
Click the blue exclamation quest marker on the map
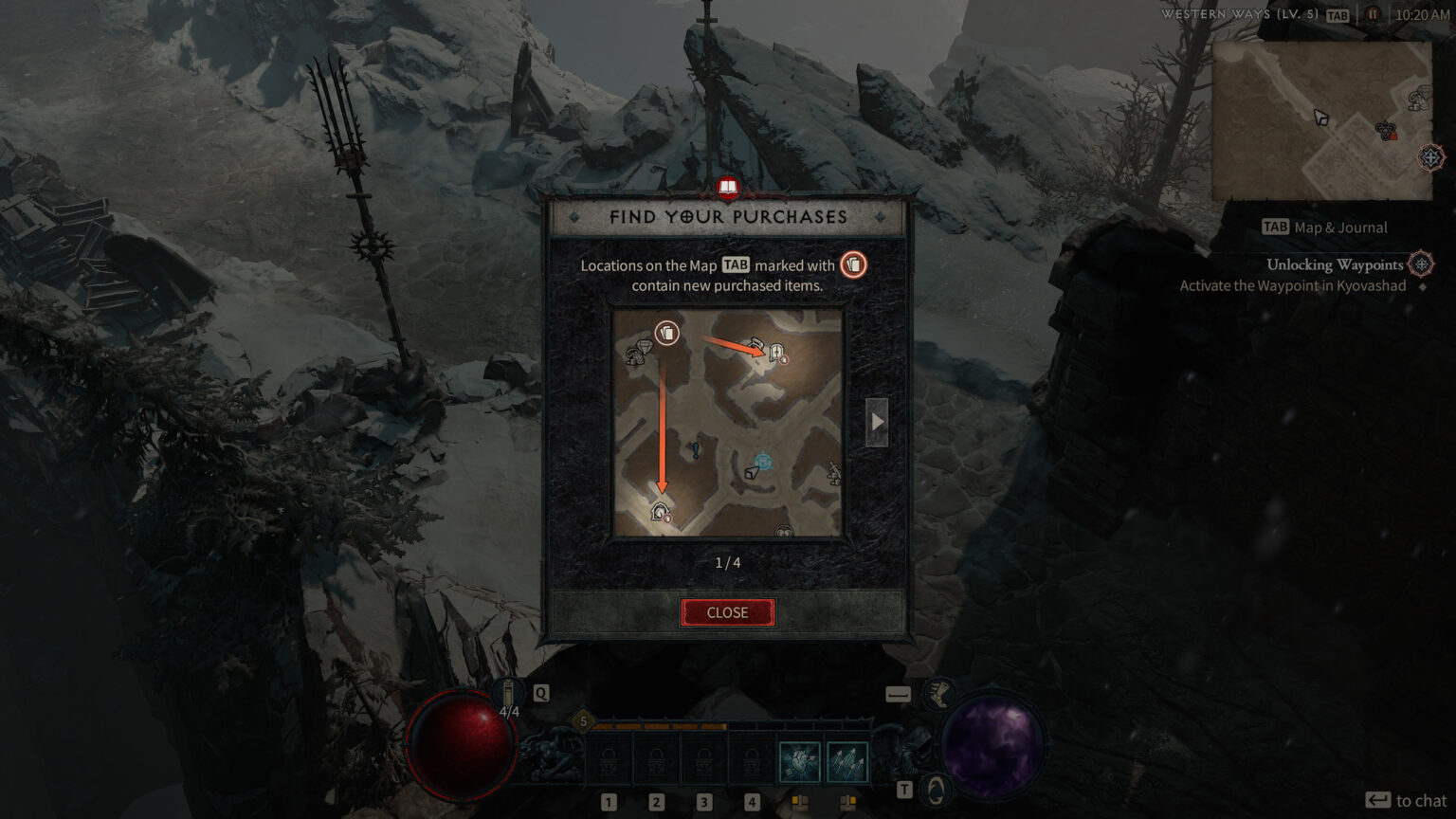[695, 450]
